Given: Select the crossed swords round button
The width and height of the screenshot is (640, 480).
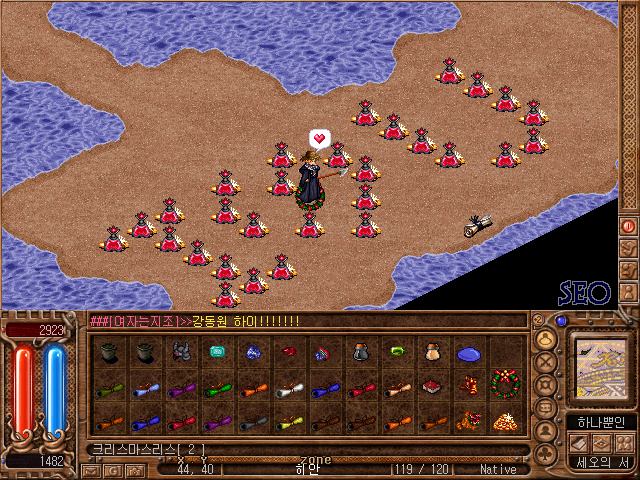Looking at the screenshot, I should 546,362.
